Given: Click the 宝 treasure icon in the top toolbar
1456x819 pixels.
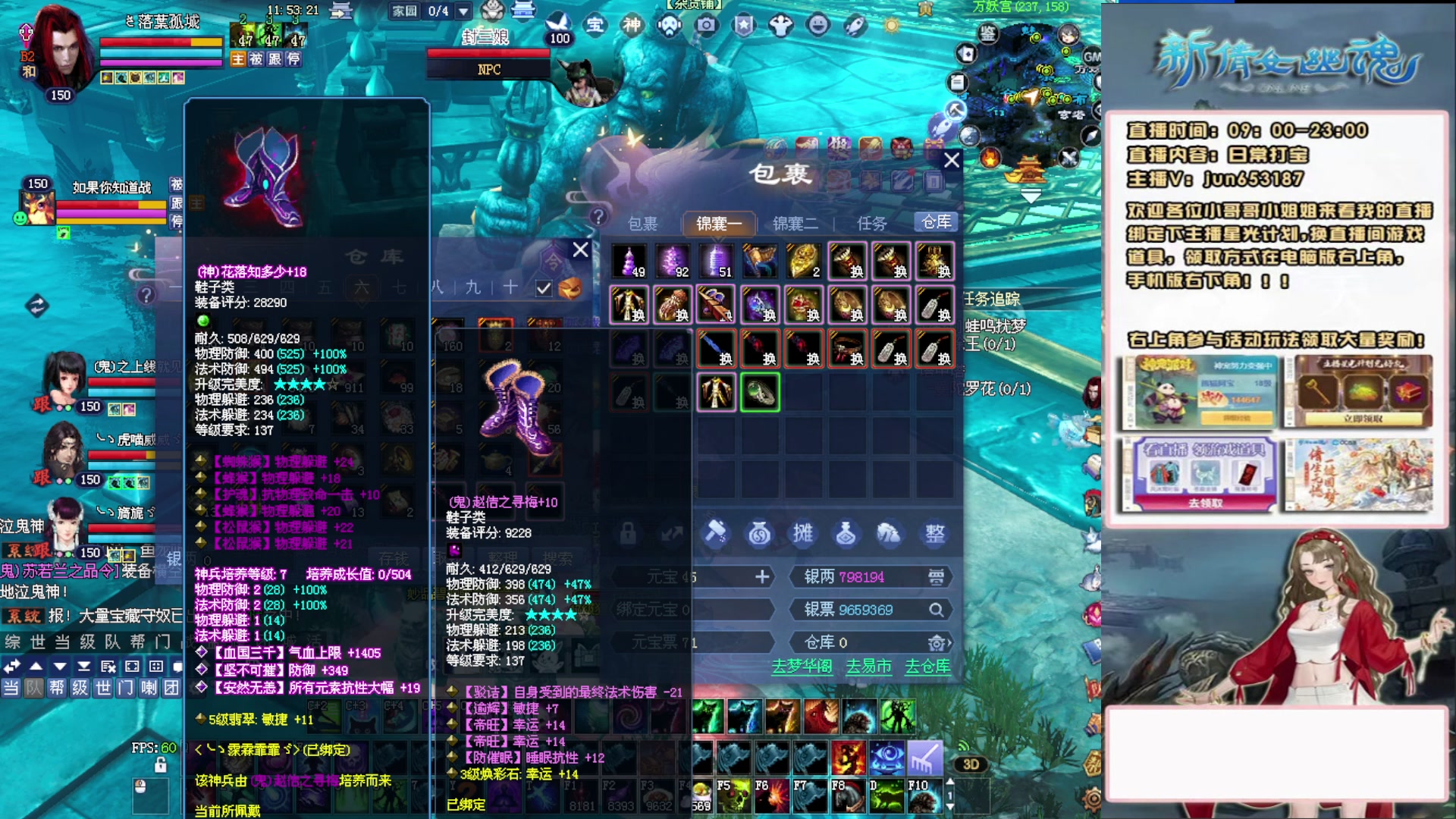Looking at the screenshot, I should pos(596,25).
